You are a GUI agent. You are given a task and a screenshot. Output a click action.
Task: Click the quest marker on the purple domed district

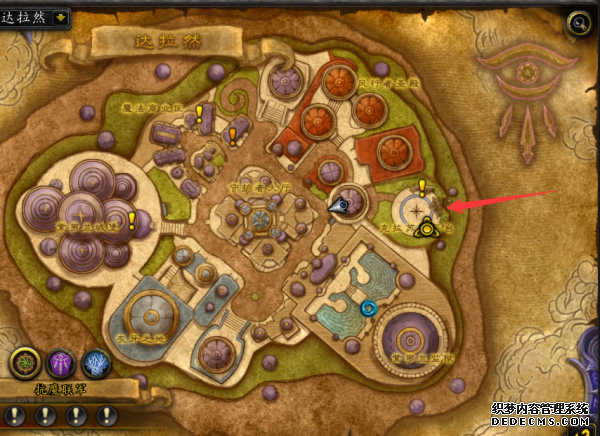click(x=131, y=220)
